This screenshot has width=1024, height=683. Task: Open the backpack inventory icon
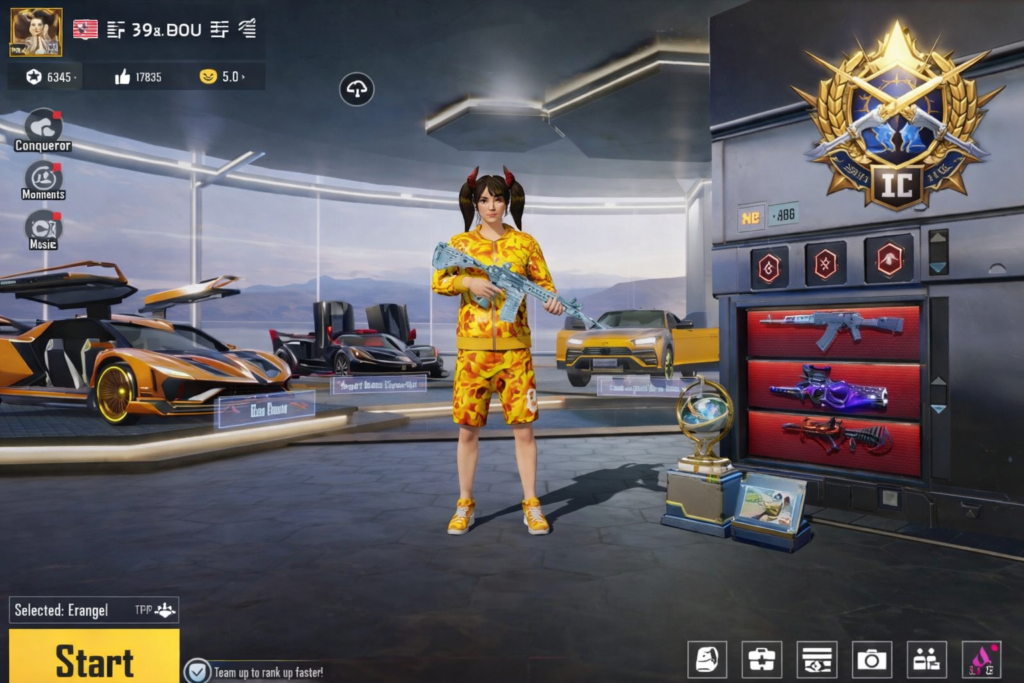[707, 659]
